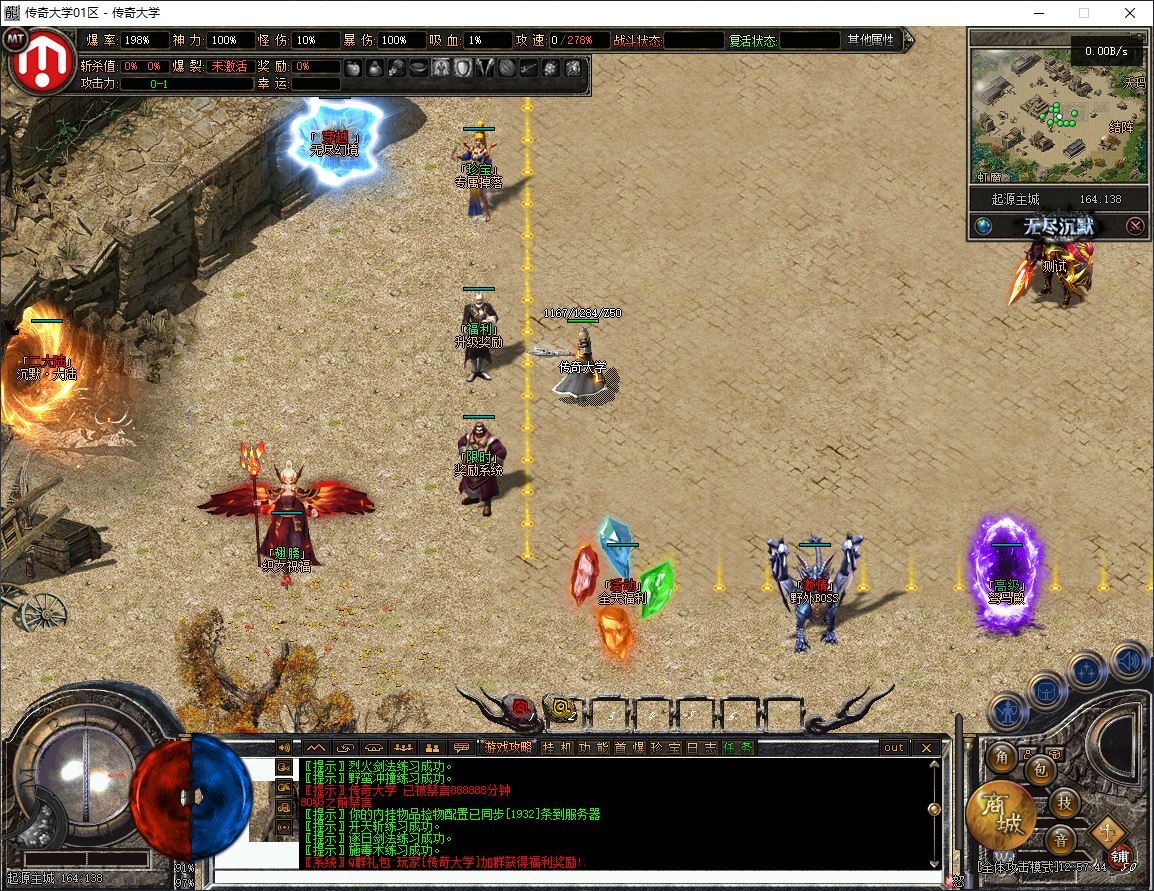Open the 商城 shop button
Image resolution: width=1154 pixels, height=891 pixels.
click(x=1001, y=816)
